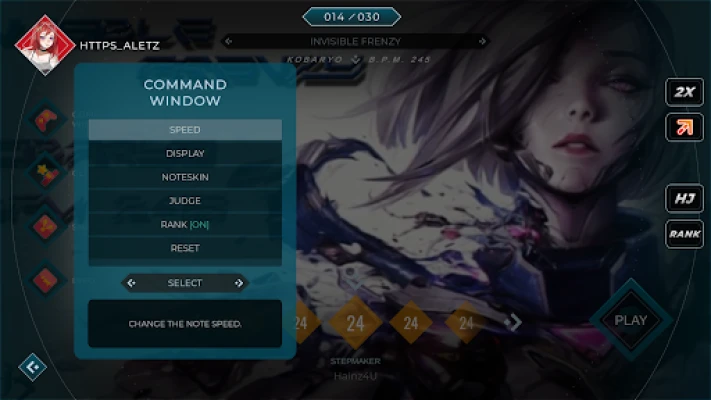
Task: Open the JUDGE command option
Action: click(x=185, y=201)
